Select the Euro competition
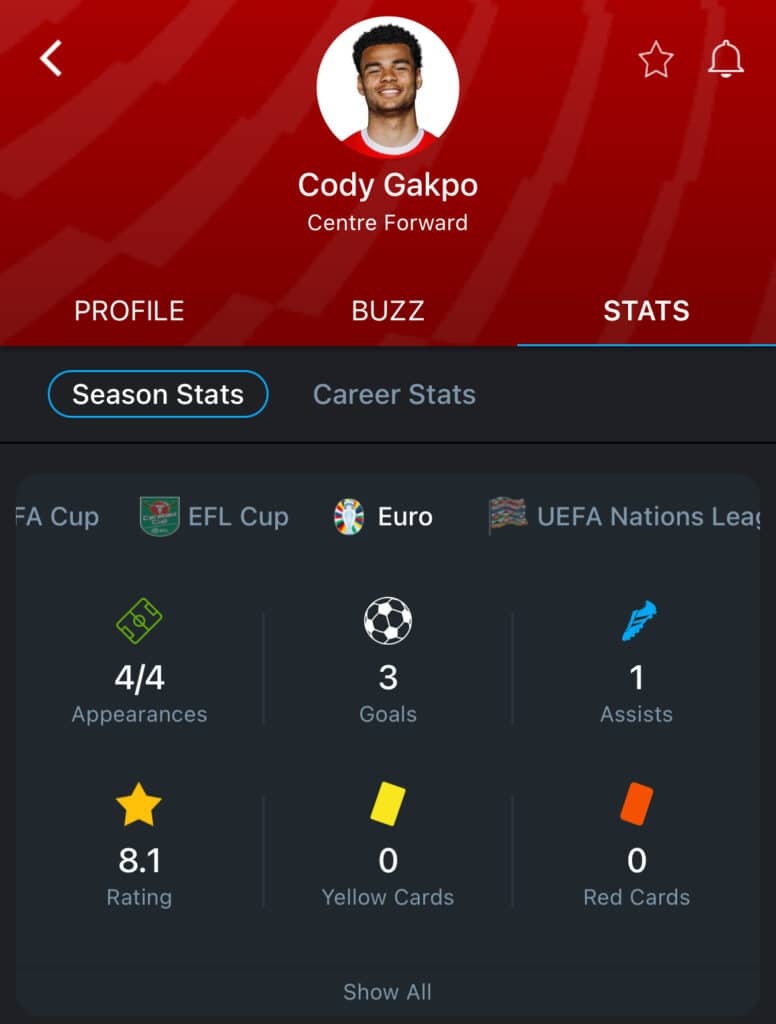 (384, 517)
